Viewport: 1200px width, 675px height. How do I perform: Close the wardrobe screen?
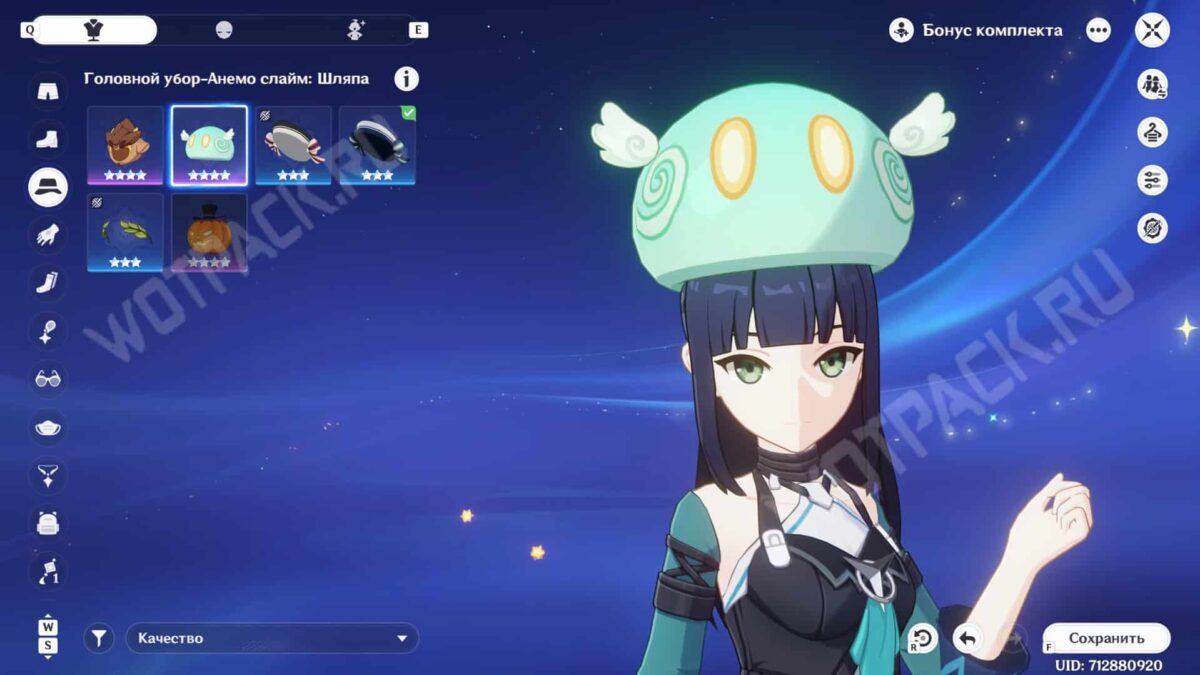tap(1152, 30)
